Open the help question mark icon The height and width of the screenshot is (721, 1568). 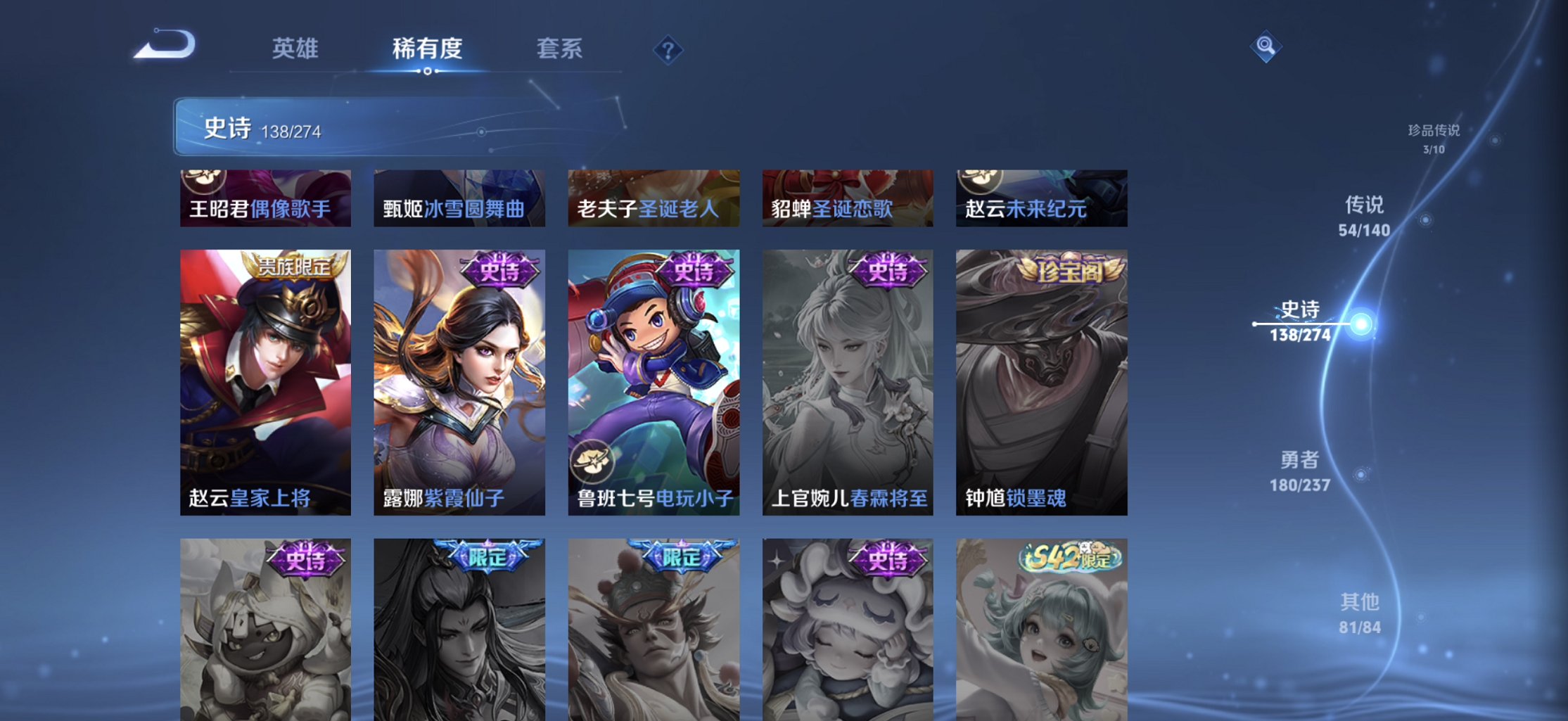[668, 49]
